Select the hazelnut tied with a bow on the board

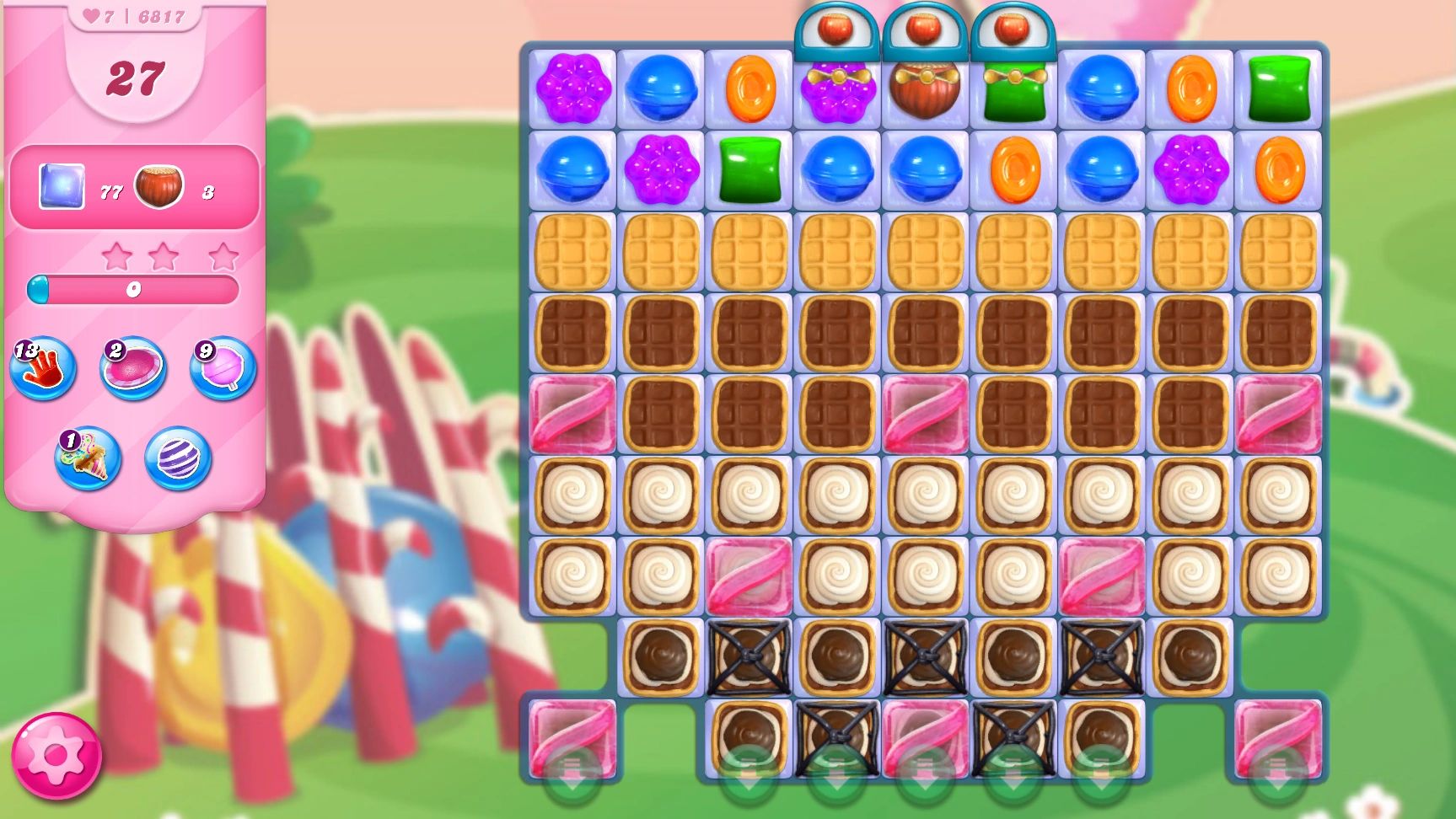tap(926, 89)
